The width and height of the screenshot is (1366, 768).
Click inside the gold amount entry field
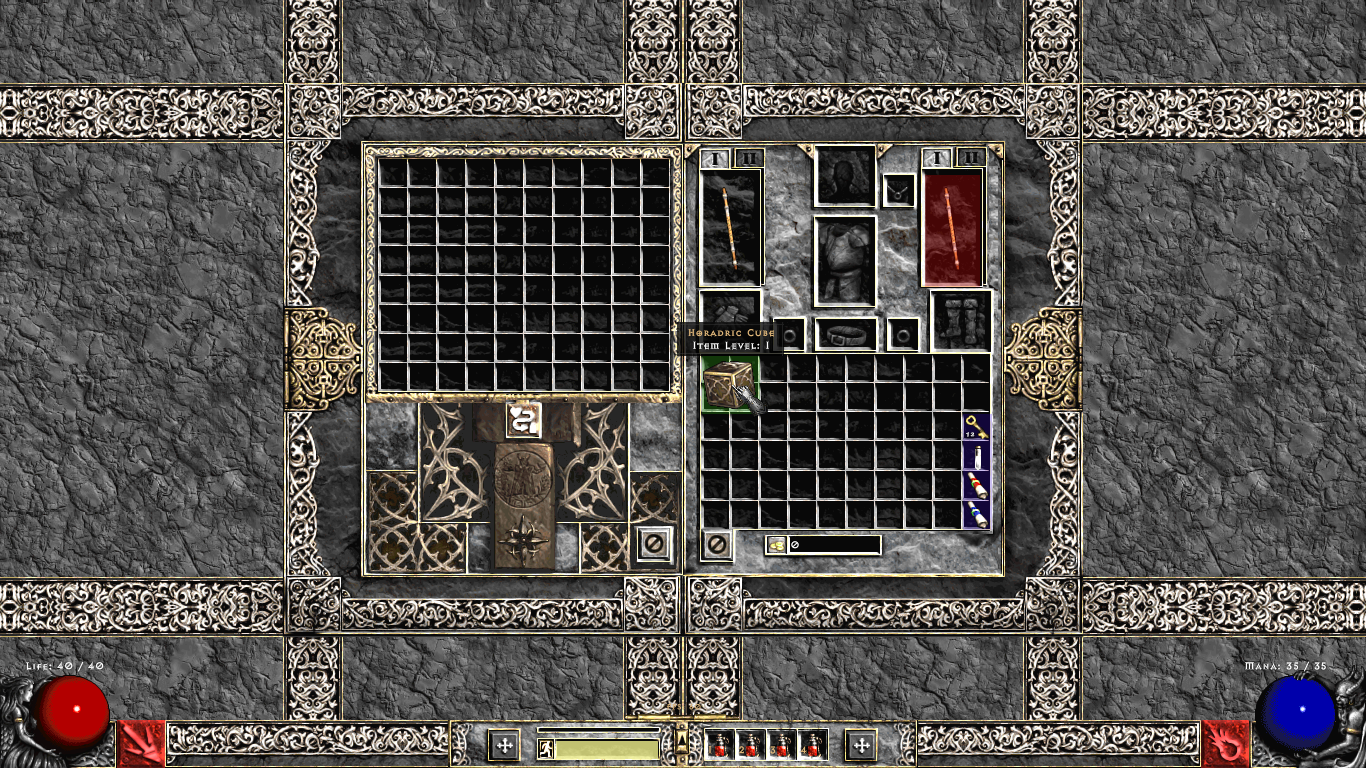point(835,545)
